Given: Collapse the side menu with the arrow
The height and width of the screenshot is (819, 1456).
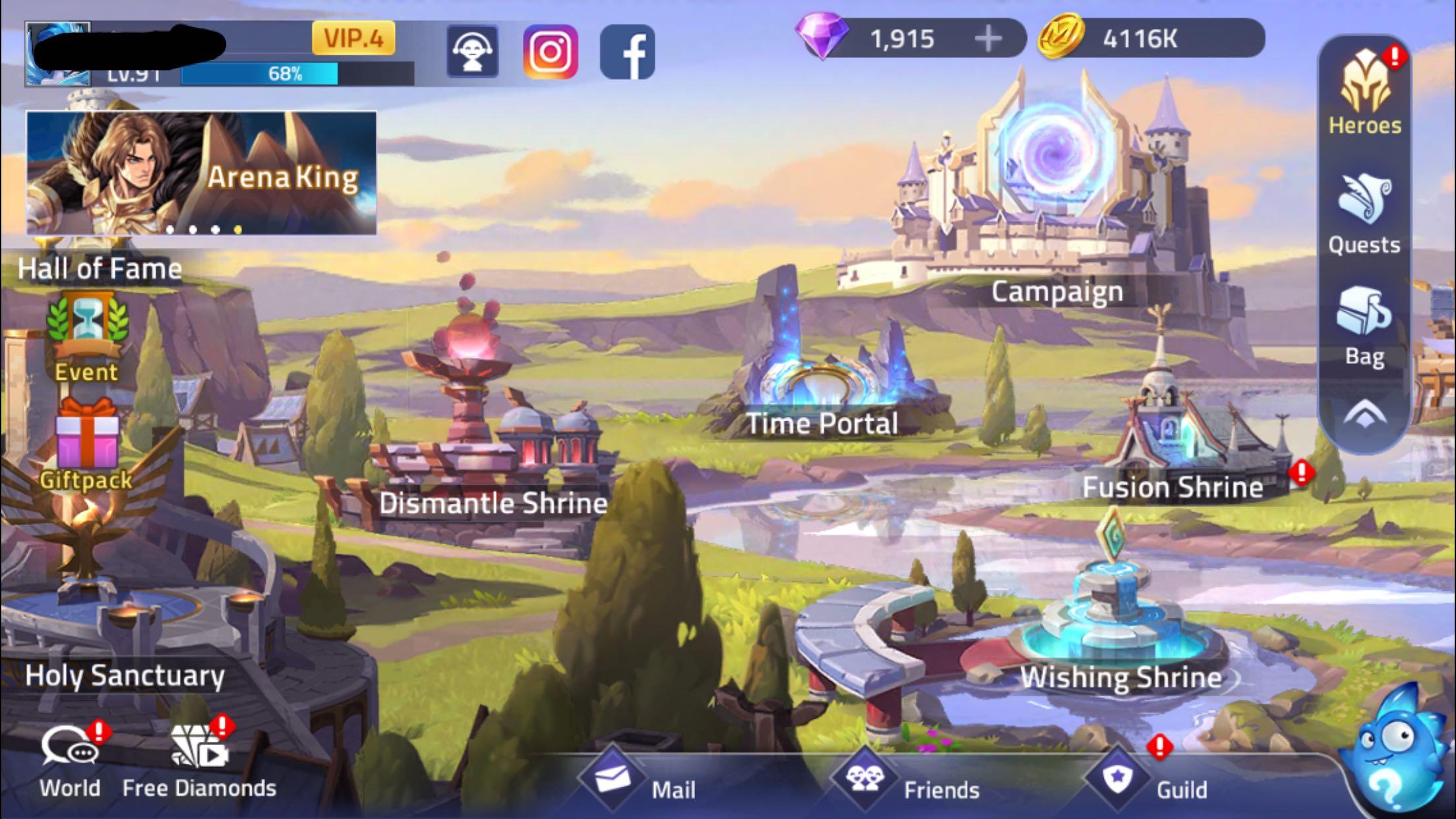Looking at the screenshot, I should pos(1364,415).
